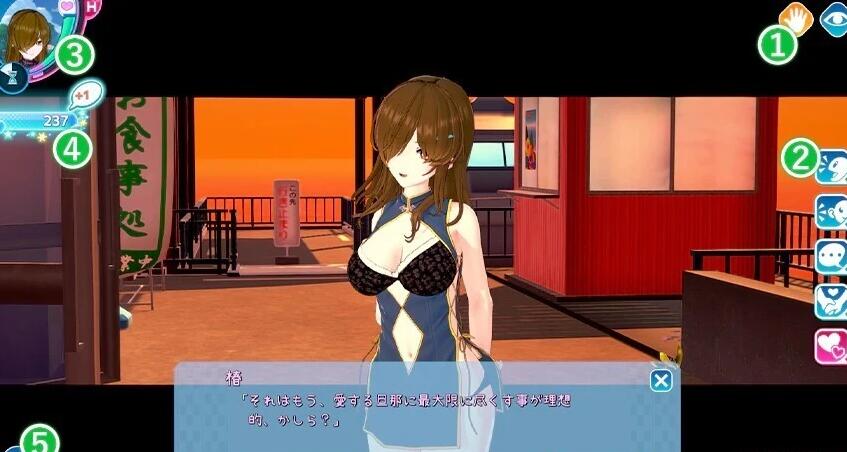
Task: Close the dialogue box with the X
Action: tap(660, 380)
